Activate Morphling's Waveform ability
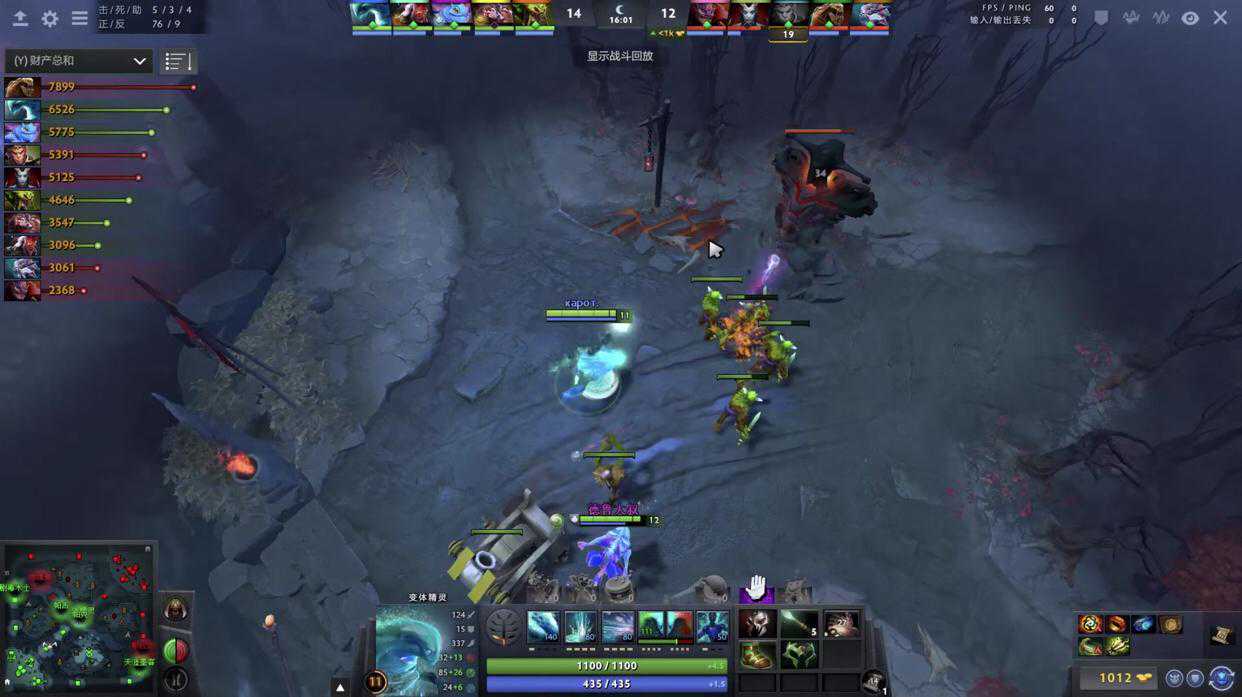 (543, 627)
